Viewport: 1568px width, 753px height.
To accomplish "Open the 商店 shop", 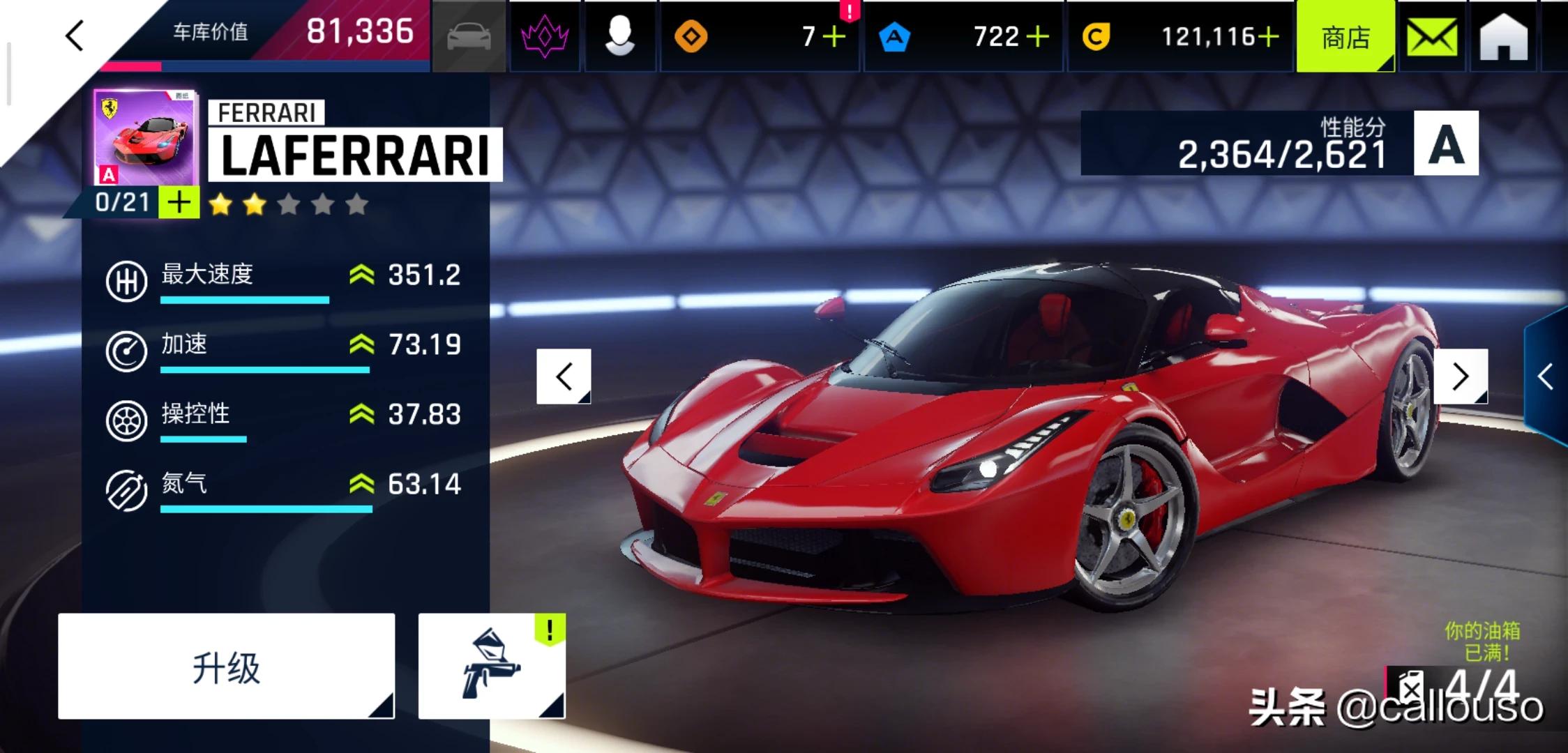I will point(1345,37).
